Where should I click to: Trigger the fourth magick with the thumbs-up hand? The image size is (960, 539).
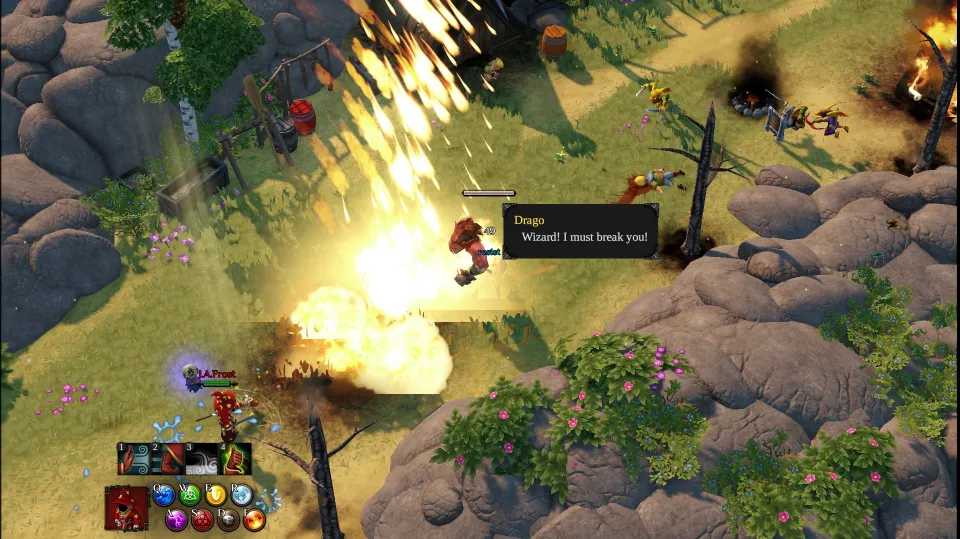pyautogui.click(x=235, y=459)
